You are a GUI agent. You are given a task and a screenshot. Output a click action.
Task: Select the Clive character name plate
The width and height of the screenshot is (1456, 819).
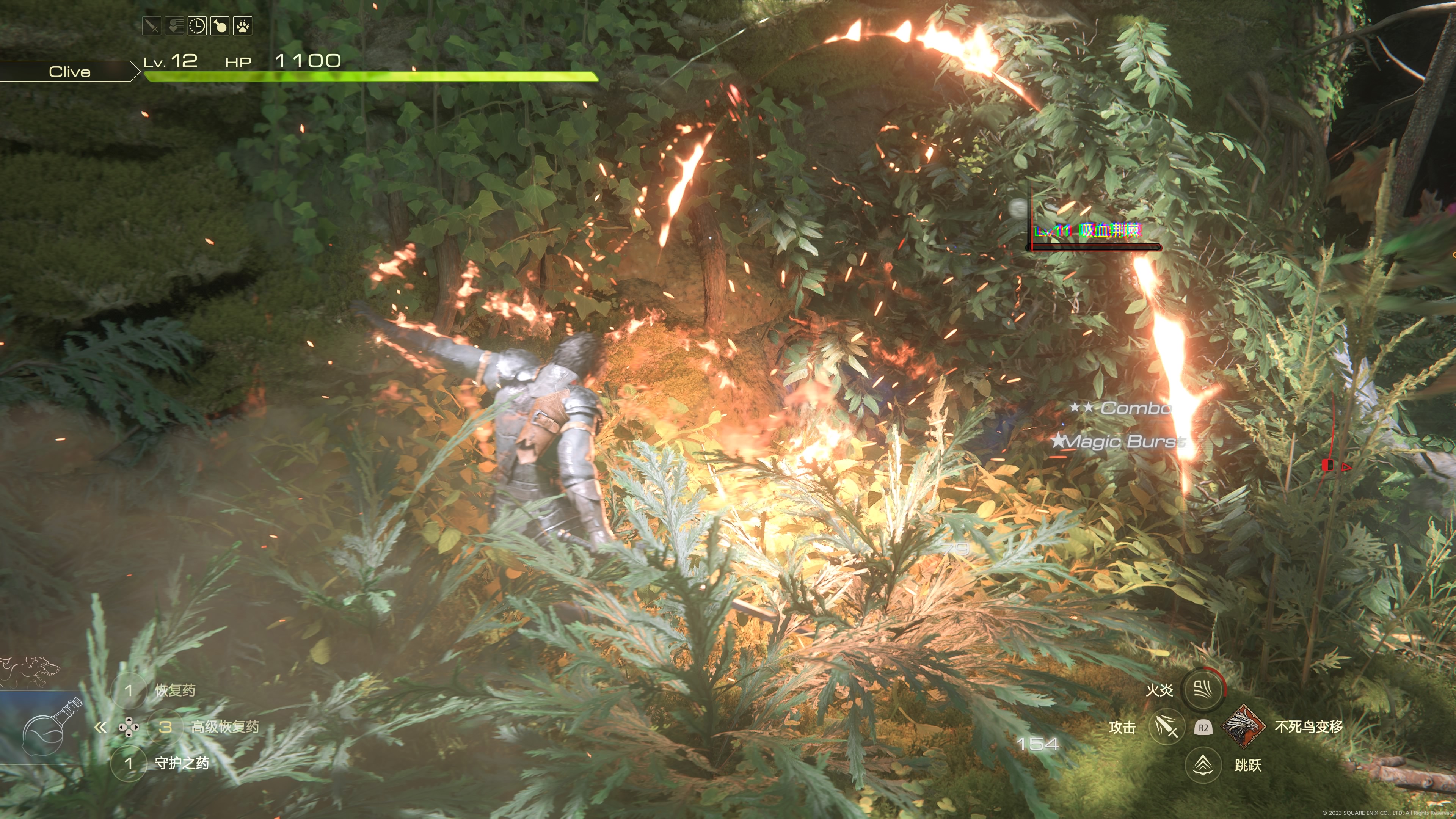69,72
